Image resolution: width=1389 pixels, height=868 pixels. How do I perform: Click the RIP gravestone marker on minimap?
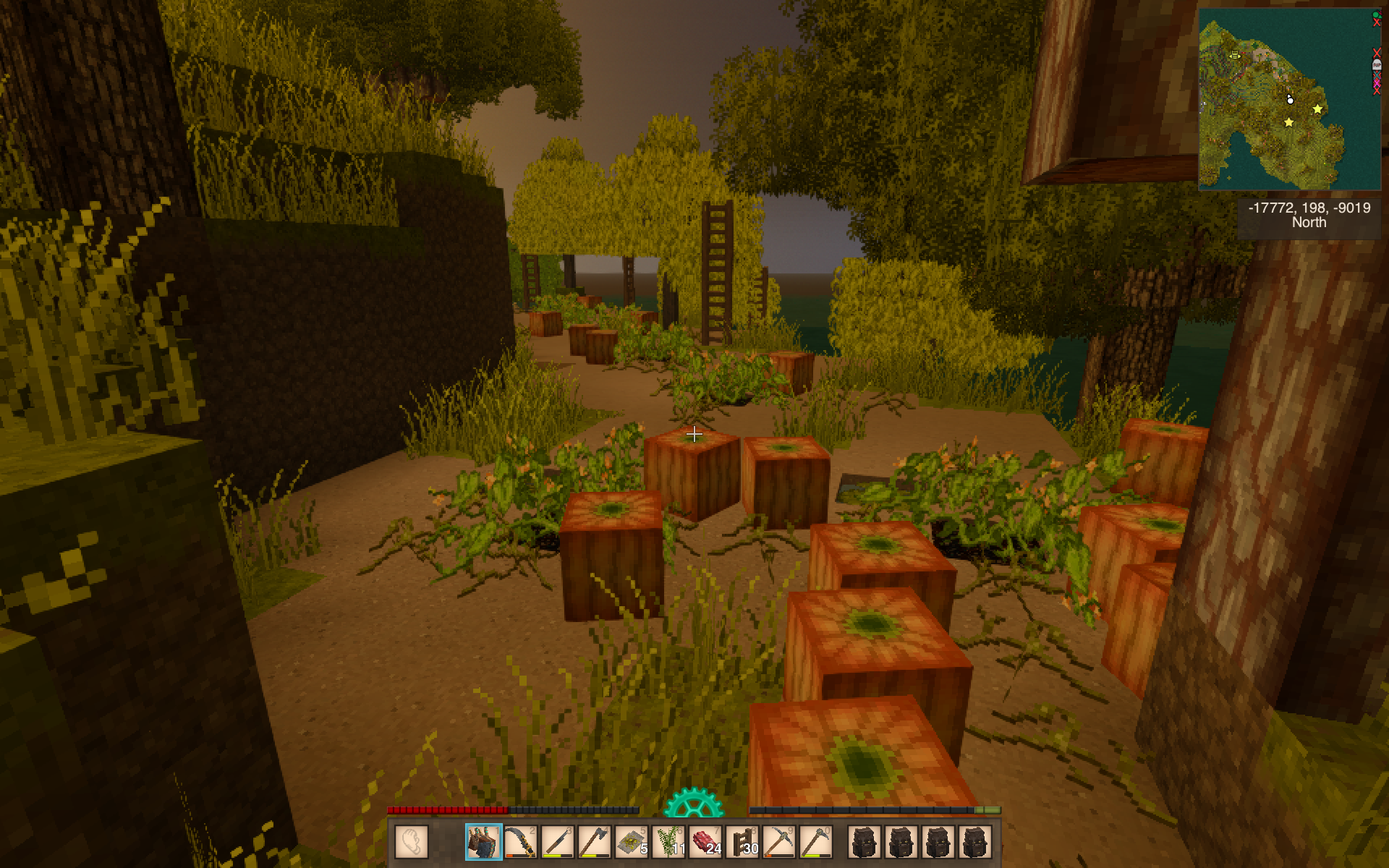click(1377, 65)
